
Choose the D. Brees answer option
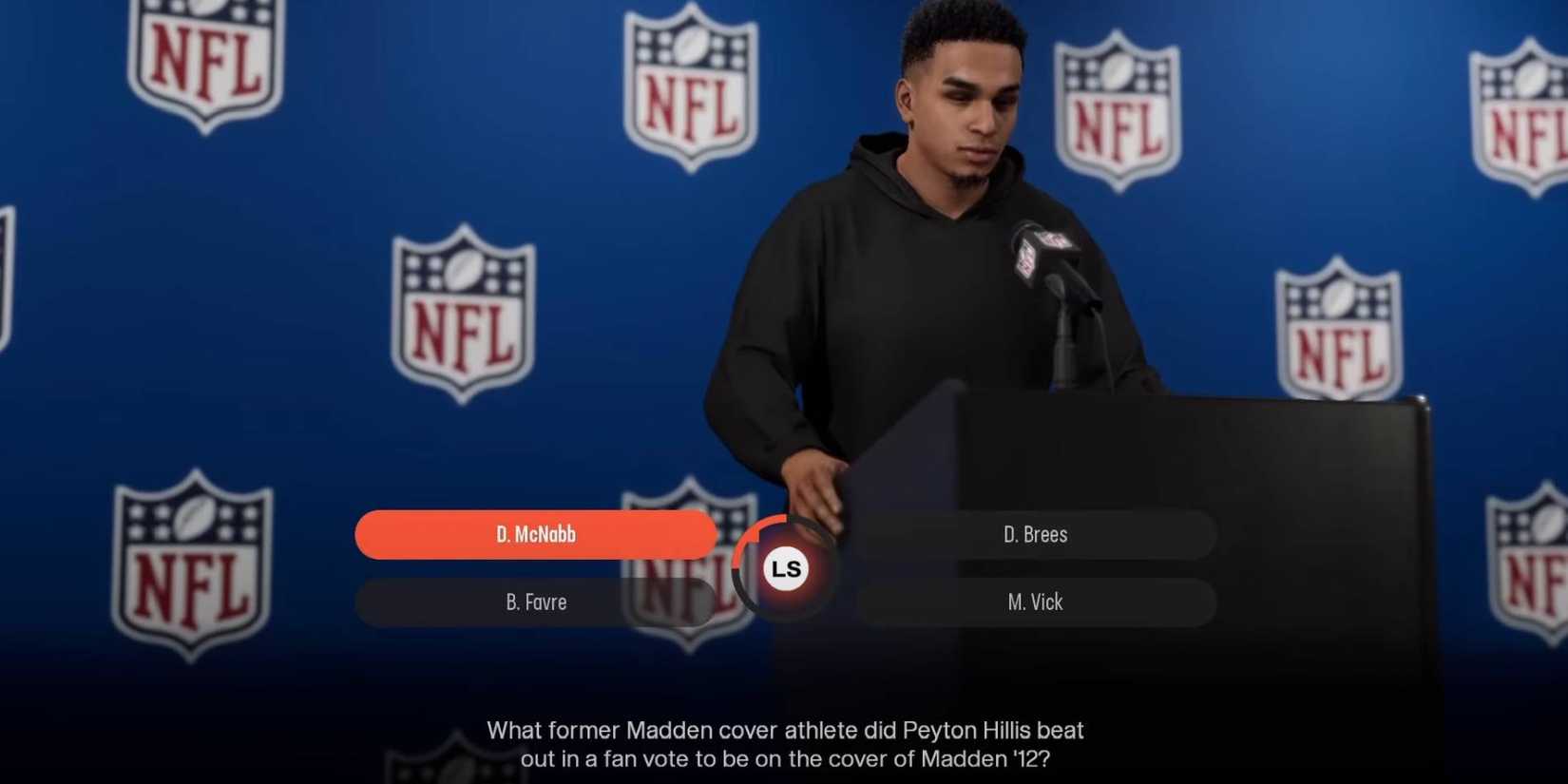[1036, 534]
